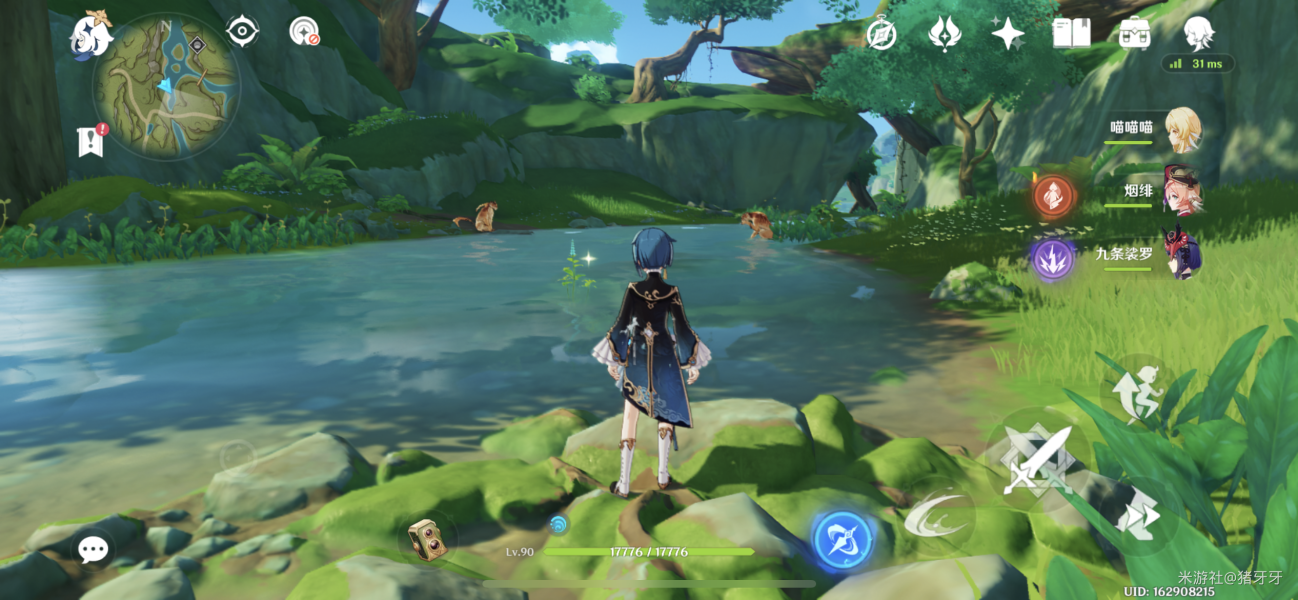This screenshot has height=600, width=1298.
Task: Switch to party member 烟绯
Action: [1181, 193]
